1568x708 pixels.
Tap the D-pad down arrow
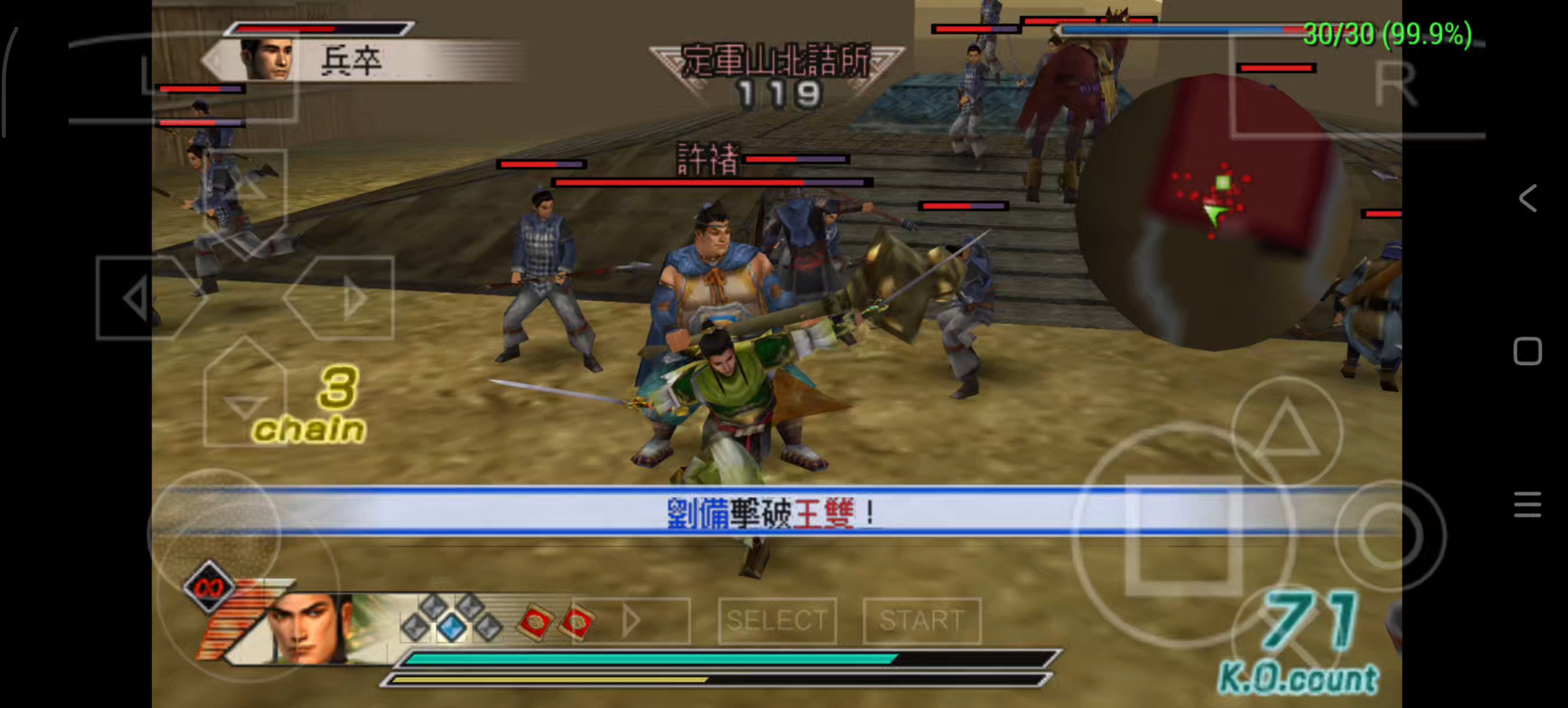click(x=245, y=399)
